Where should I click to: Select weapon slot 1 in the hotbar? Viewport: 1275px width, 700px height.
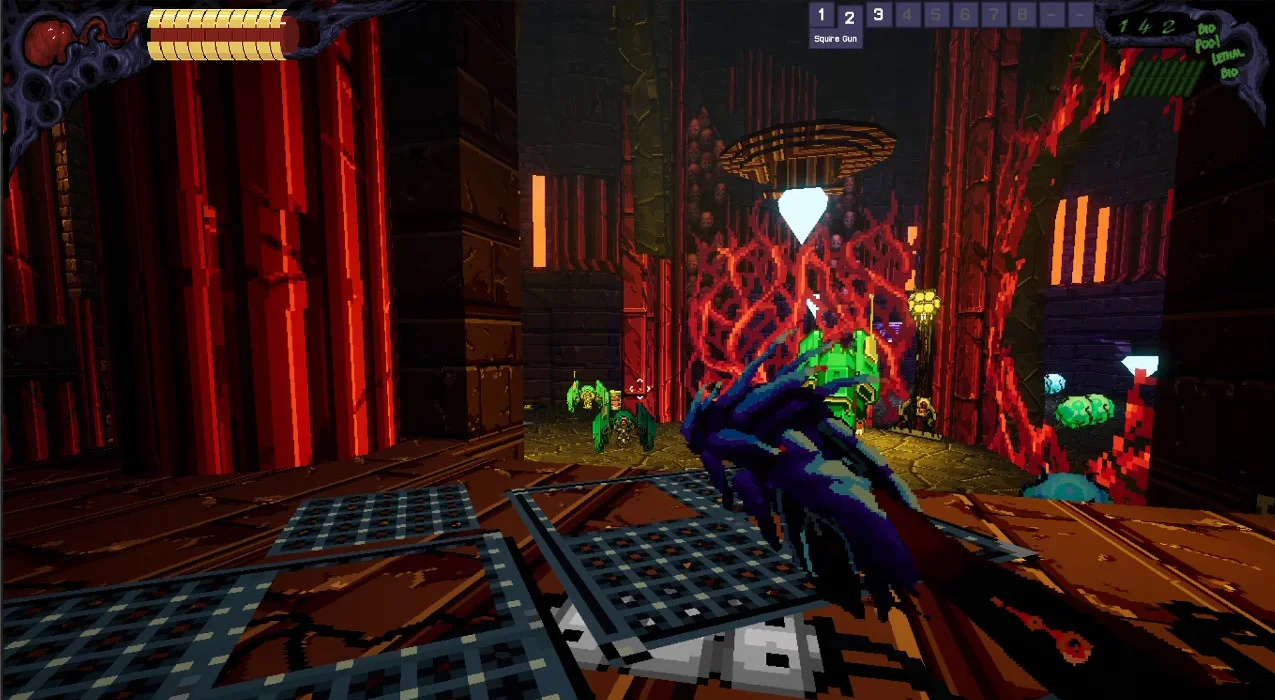click(x=822, y=15)
